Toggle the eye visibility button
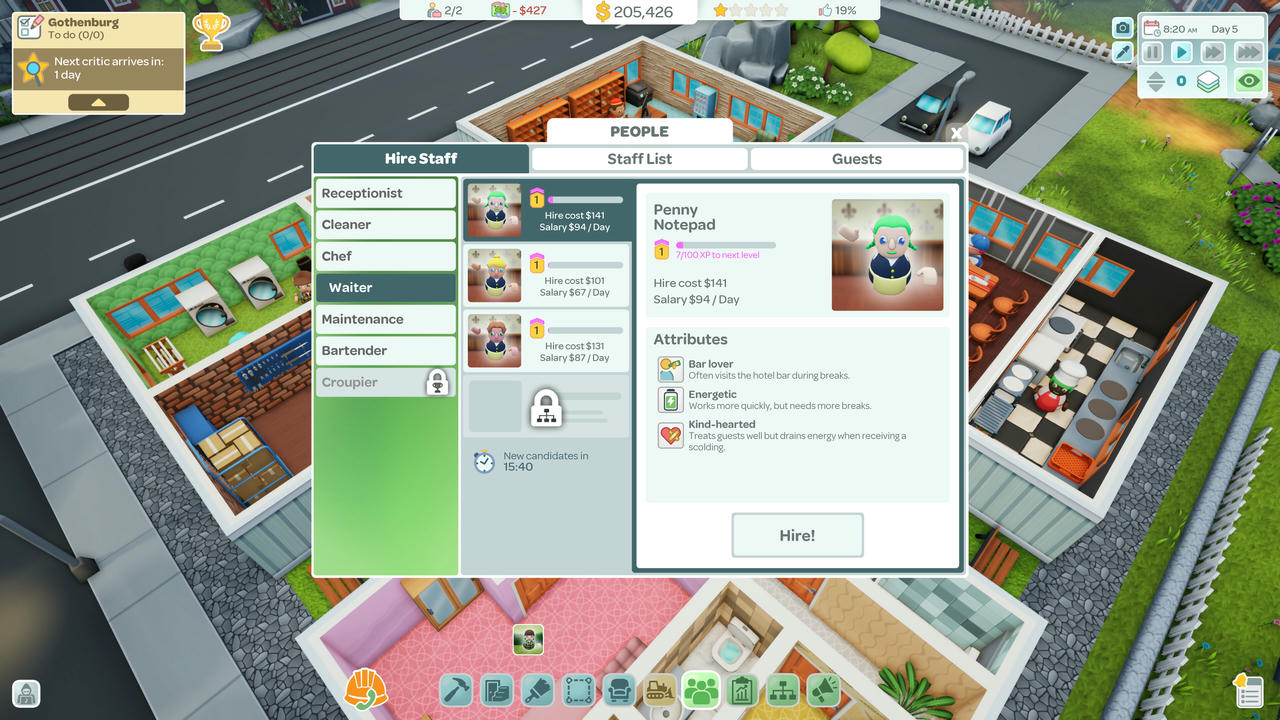Viewport: 1280px width, 720px height. [1248, 82]
